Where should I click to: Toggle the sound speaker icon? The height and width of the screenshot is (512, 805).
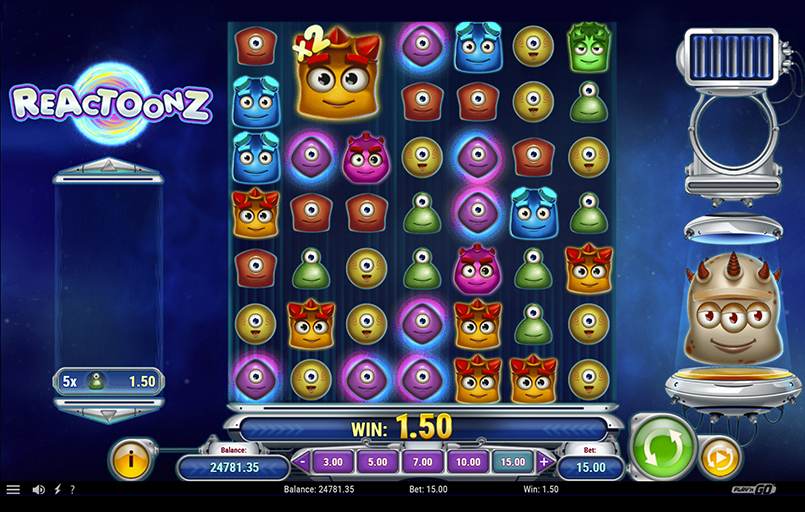[39, 490]
